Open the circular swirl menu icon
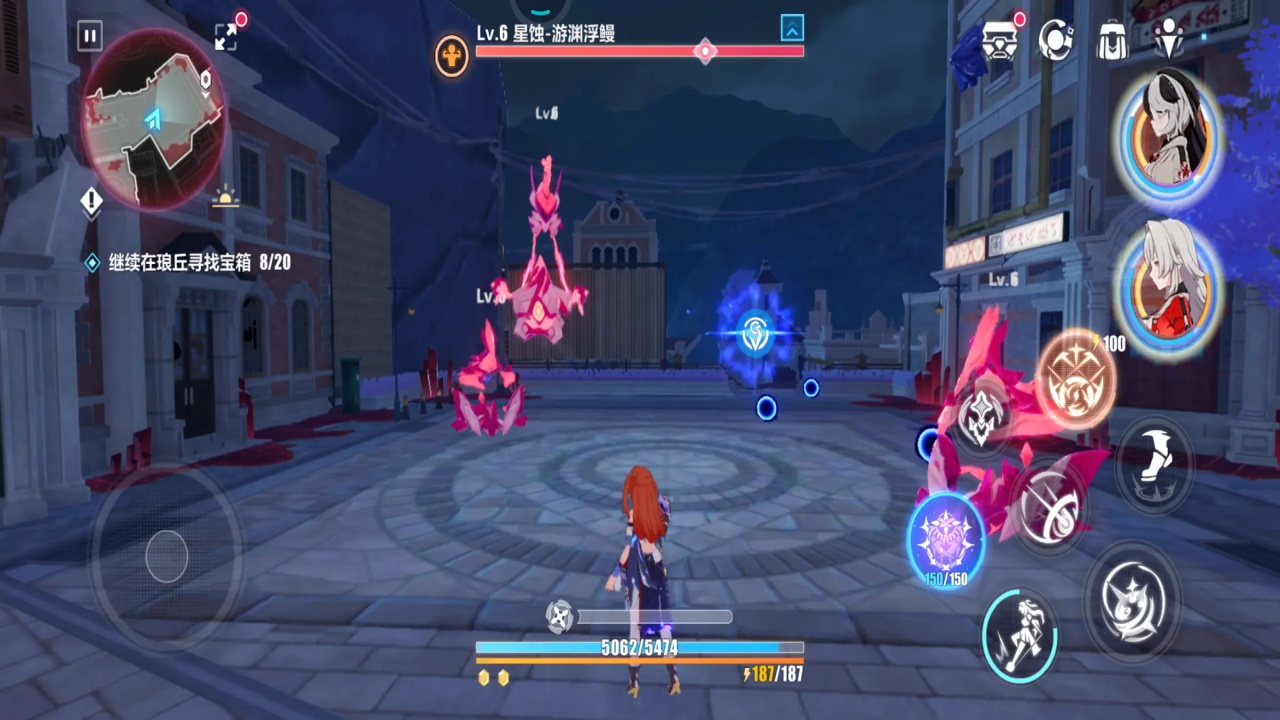The image size is (1280, 720). pos(1056,40)
